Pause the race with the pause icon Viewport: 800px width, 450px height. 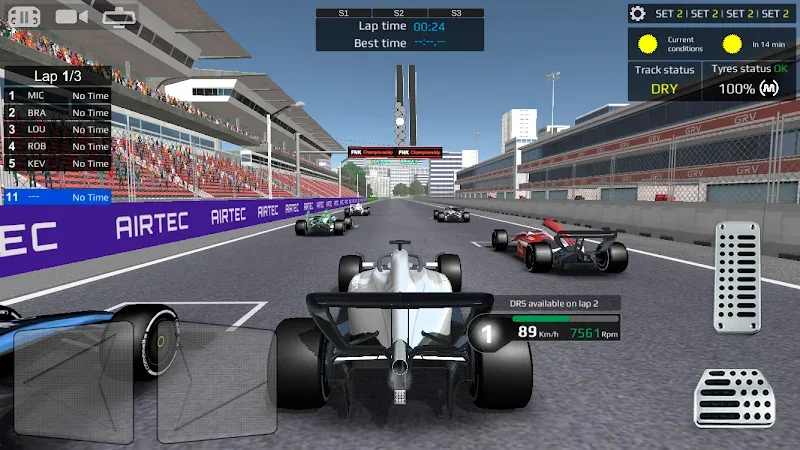24,16
